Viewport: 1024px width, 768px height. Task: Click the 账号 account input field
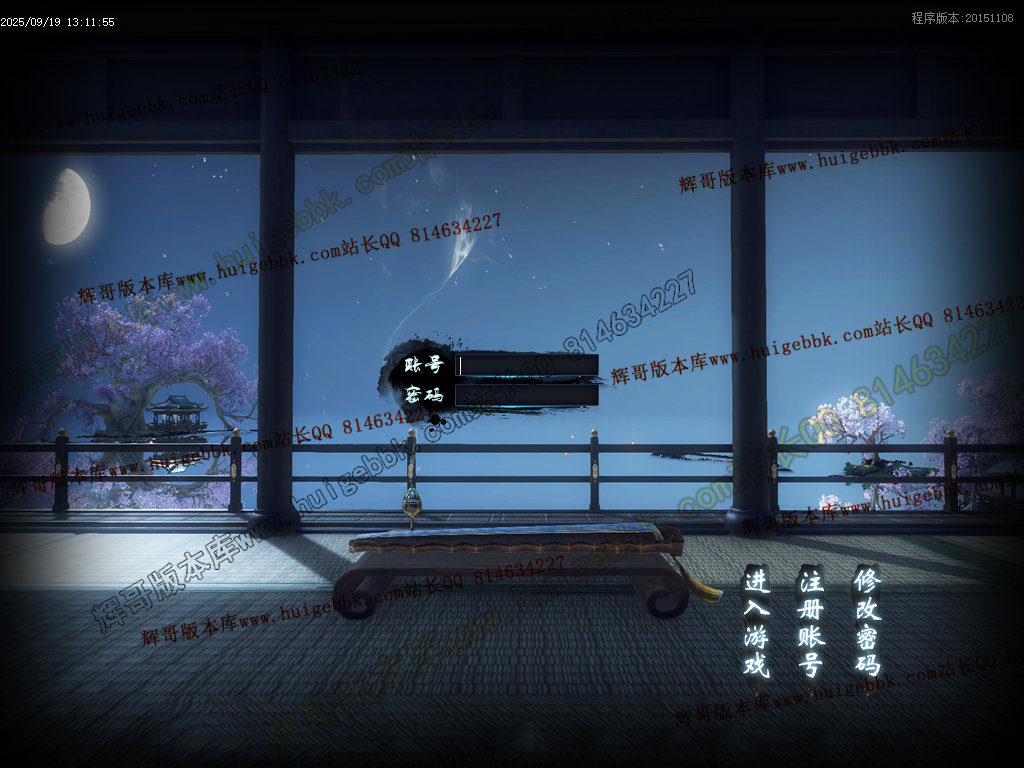(527, 365)
